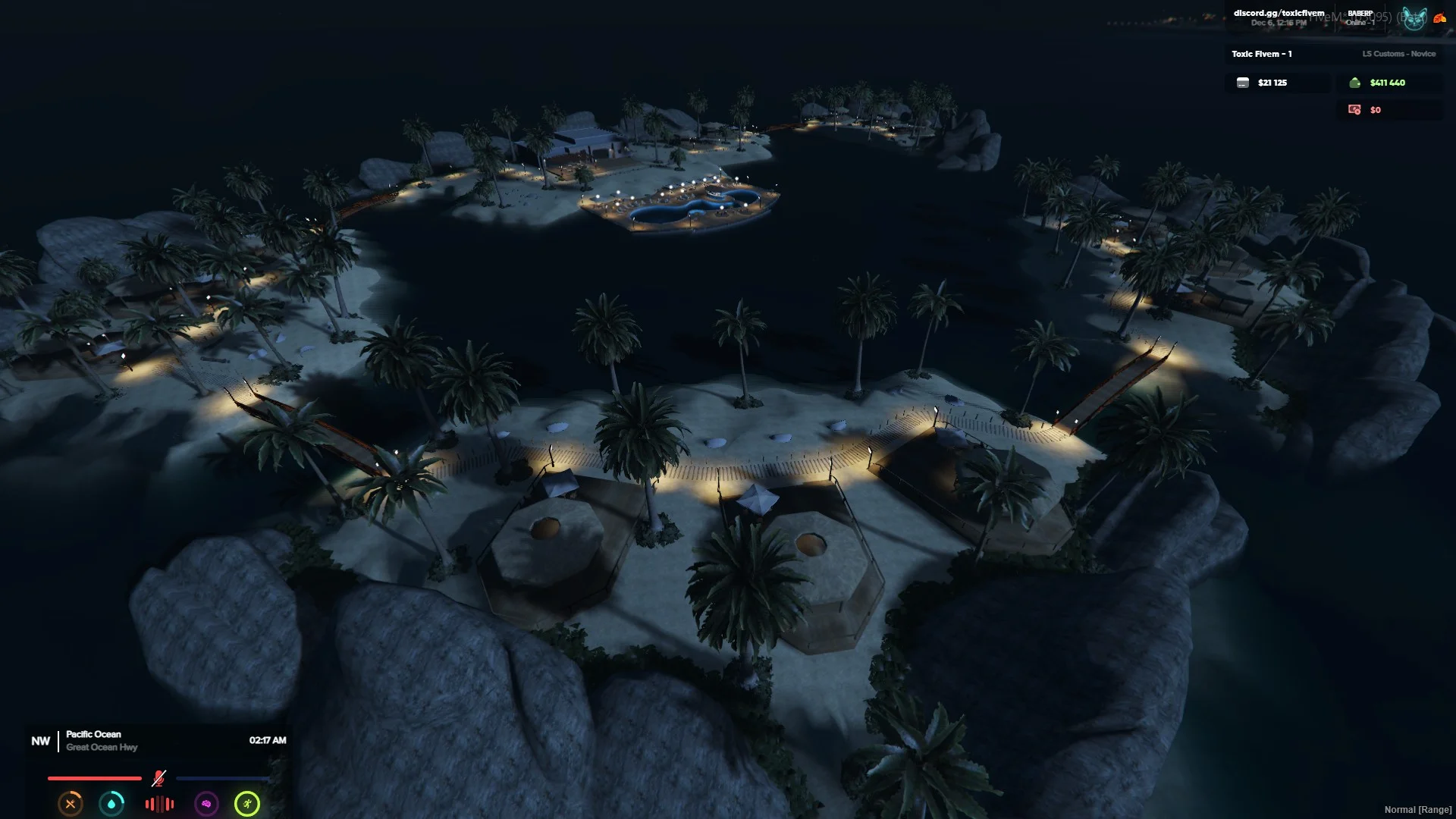
Task: Click the LS Customs - Novice job label
Action: (1398, 54)
